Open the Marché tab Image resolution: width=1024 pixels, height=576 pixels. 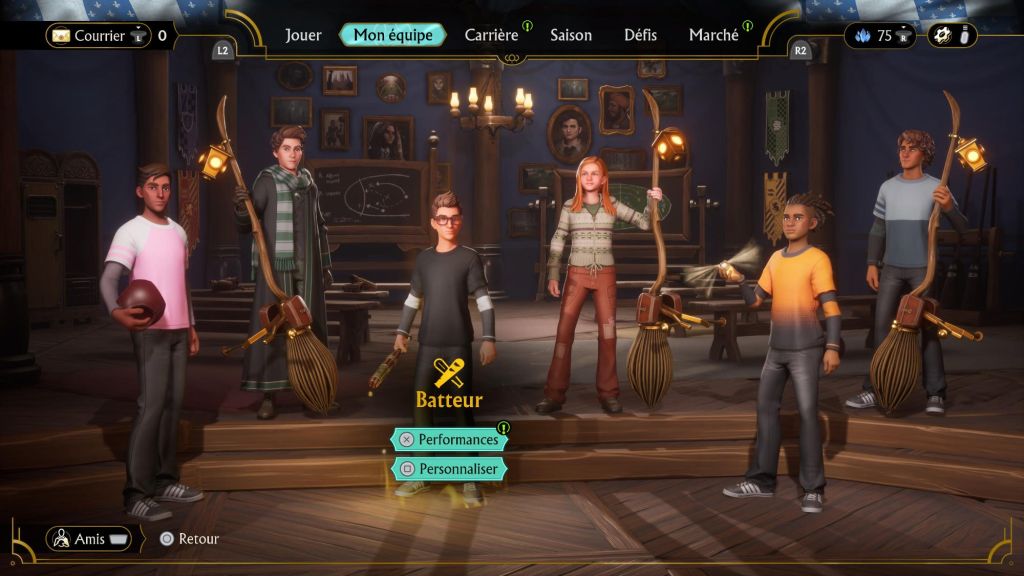(x=714, y=35)
